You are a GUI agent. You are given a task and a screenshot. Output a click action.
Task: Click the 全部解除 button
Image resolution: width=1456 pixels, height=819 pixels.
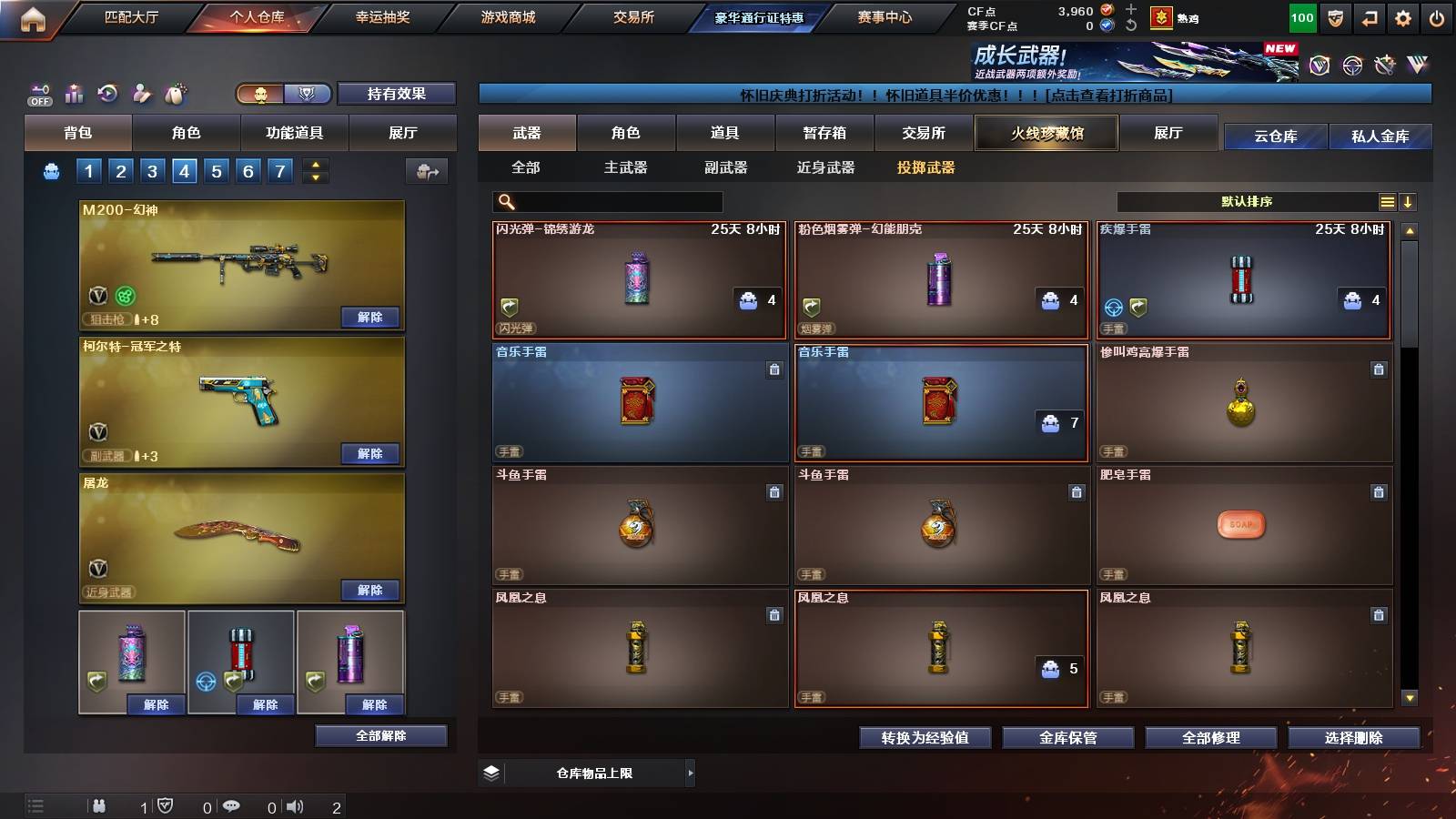pyautogui.click(x=379, y=735)
